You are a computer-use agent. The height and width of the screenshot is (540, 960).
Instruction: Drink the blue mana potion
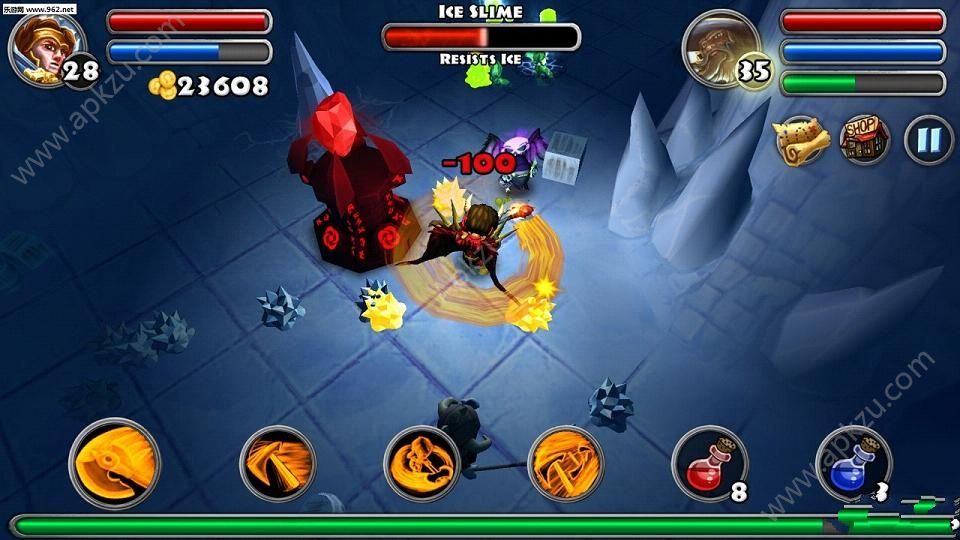pyautogui.click(x=852, y=463)
